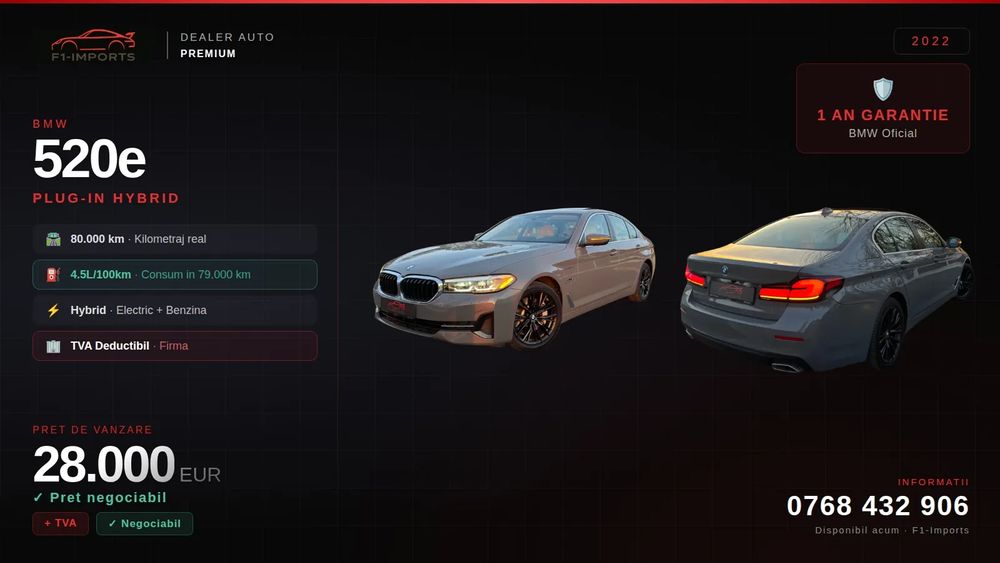Select the Hybrid Electric + Benzina row
The width and height of the screenshot is (1000, 563).
tap(175, 310)
